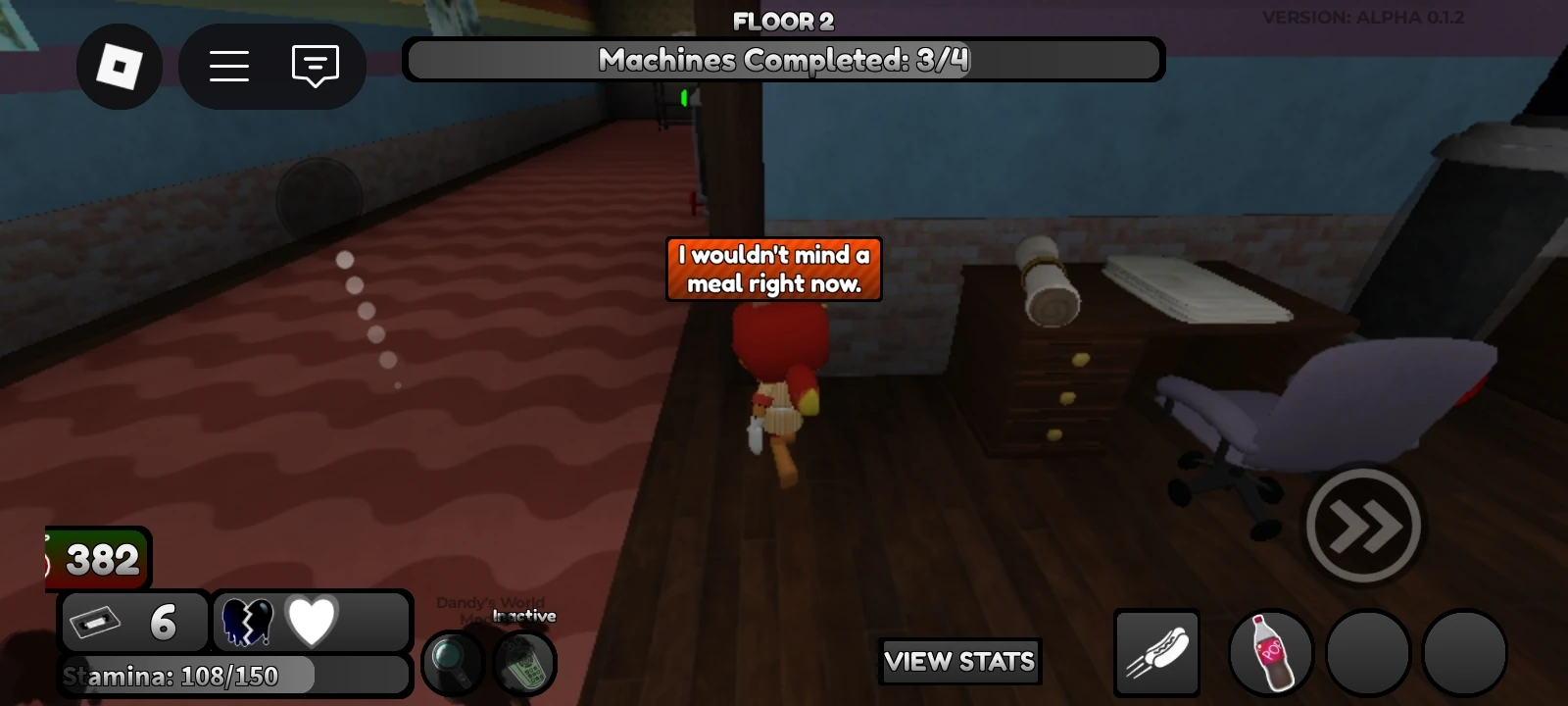This screenshot has width=1568, height=706.
Task: Toggle the white heart indicator
Action: [x=312, y=620]
